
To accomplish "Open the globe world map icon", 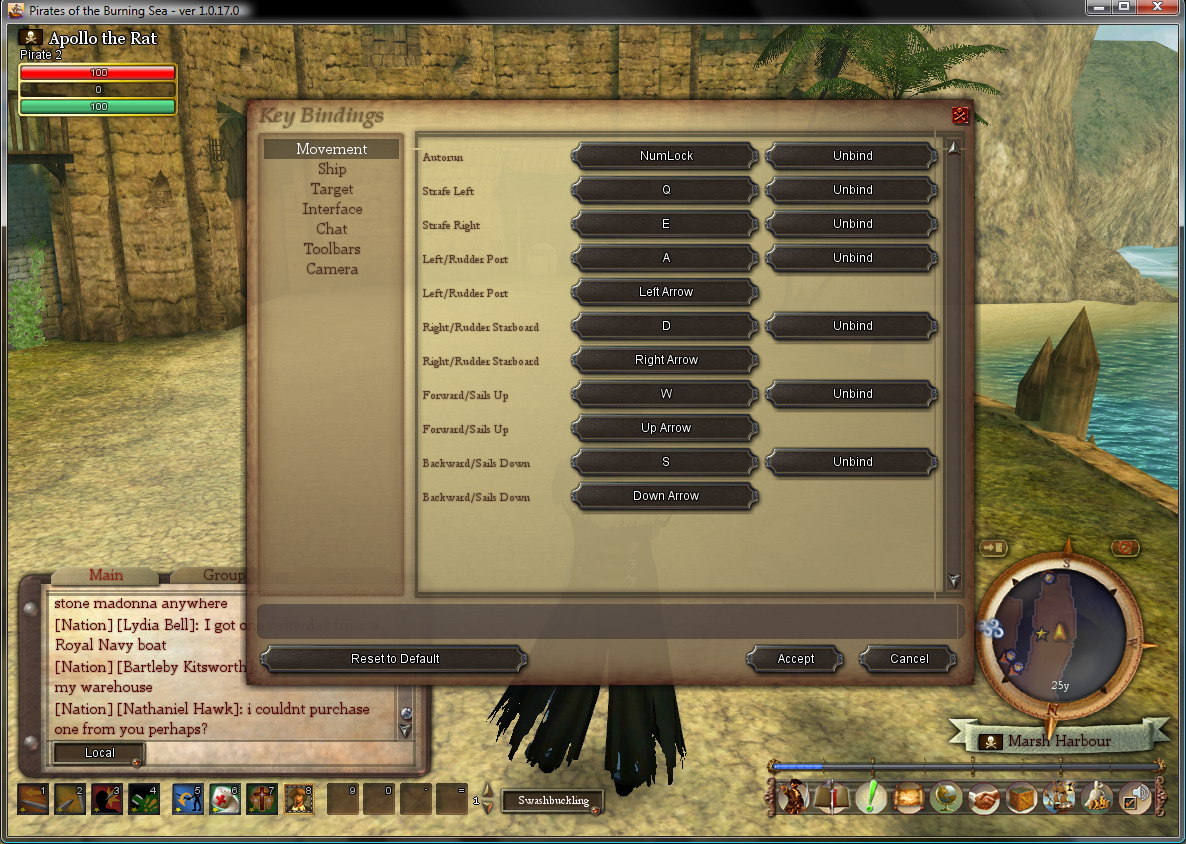I will point(945,798).
